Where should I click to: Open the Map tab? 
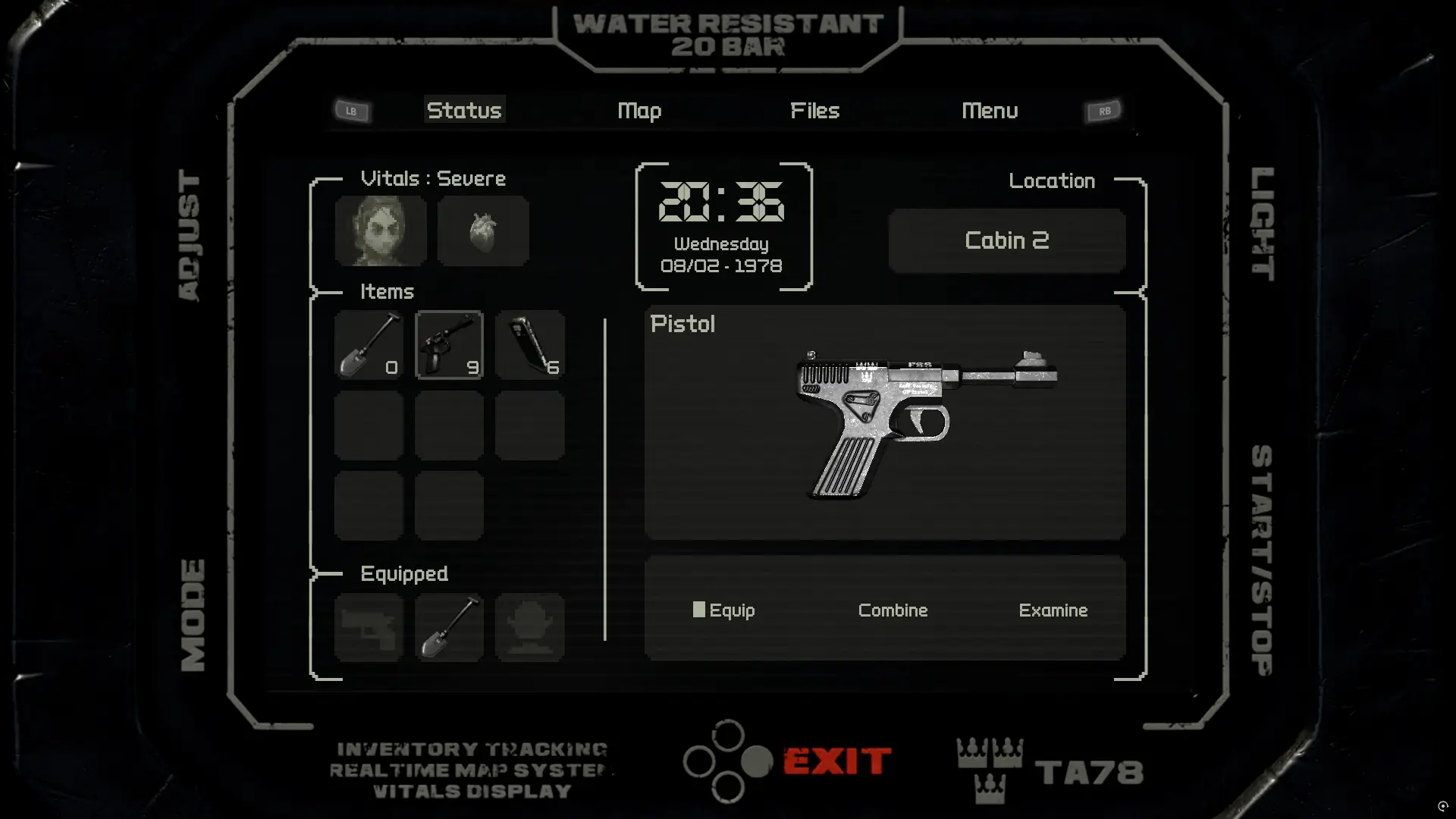point(639,111)
